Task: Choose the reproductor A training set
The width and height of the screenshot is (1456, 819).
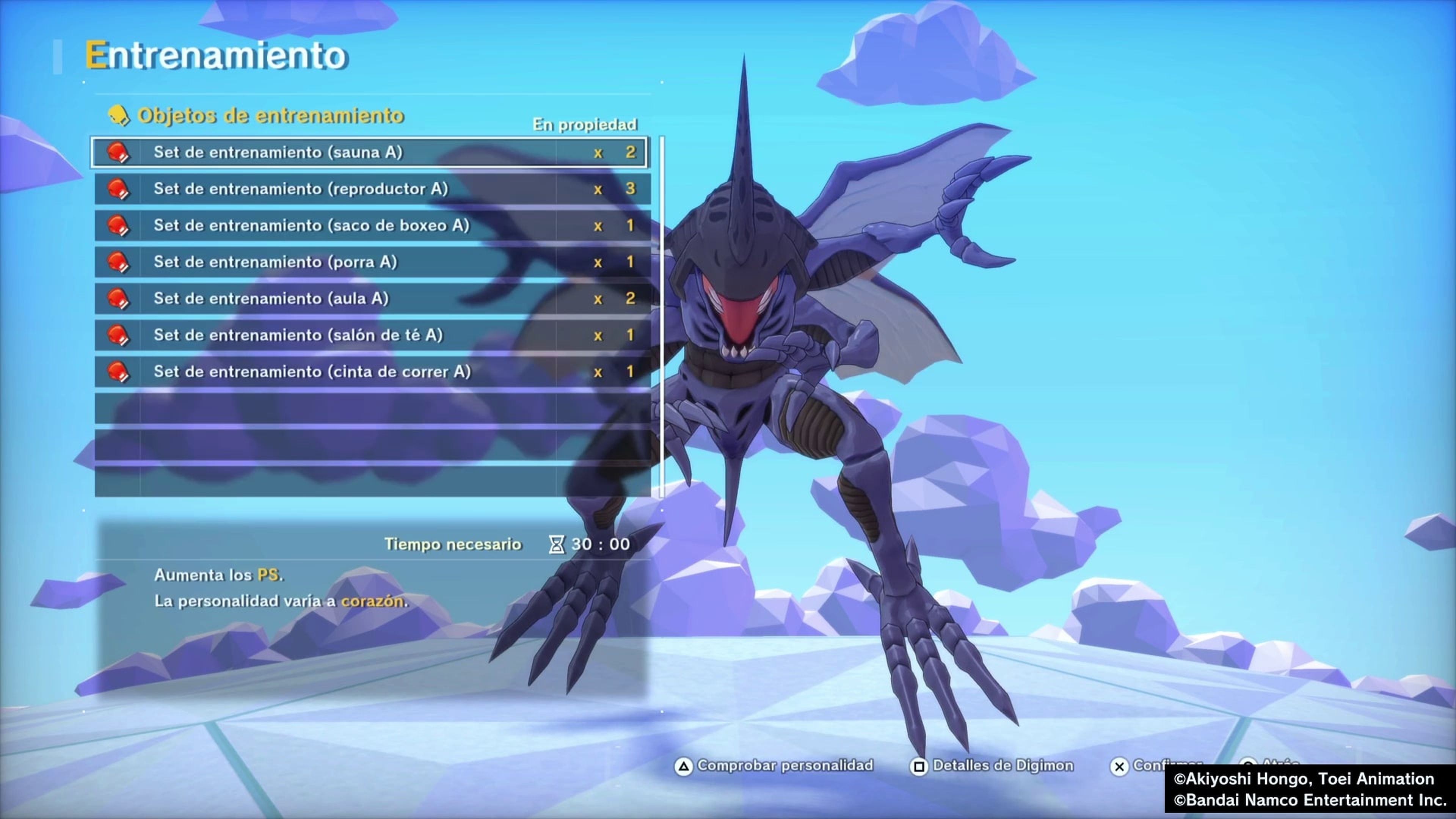Action: point(370,189)
